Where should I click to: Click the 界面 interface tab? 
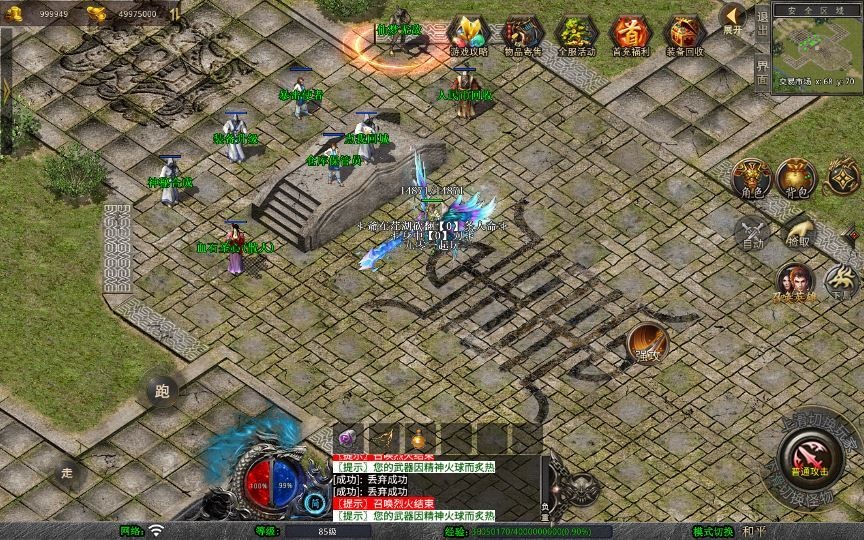pyautogui.click(x=763, y=73)
